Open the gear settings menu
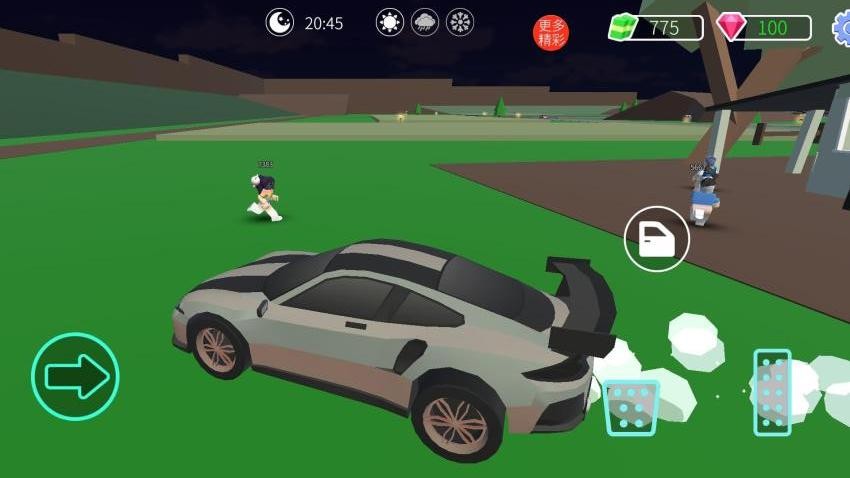The width and height of the screenshot is (850, 478). (x=842, y=28)
